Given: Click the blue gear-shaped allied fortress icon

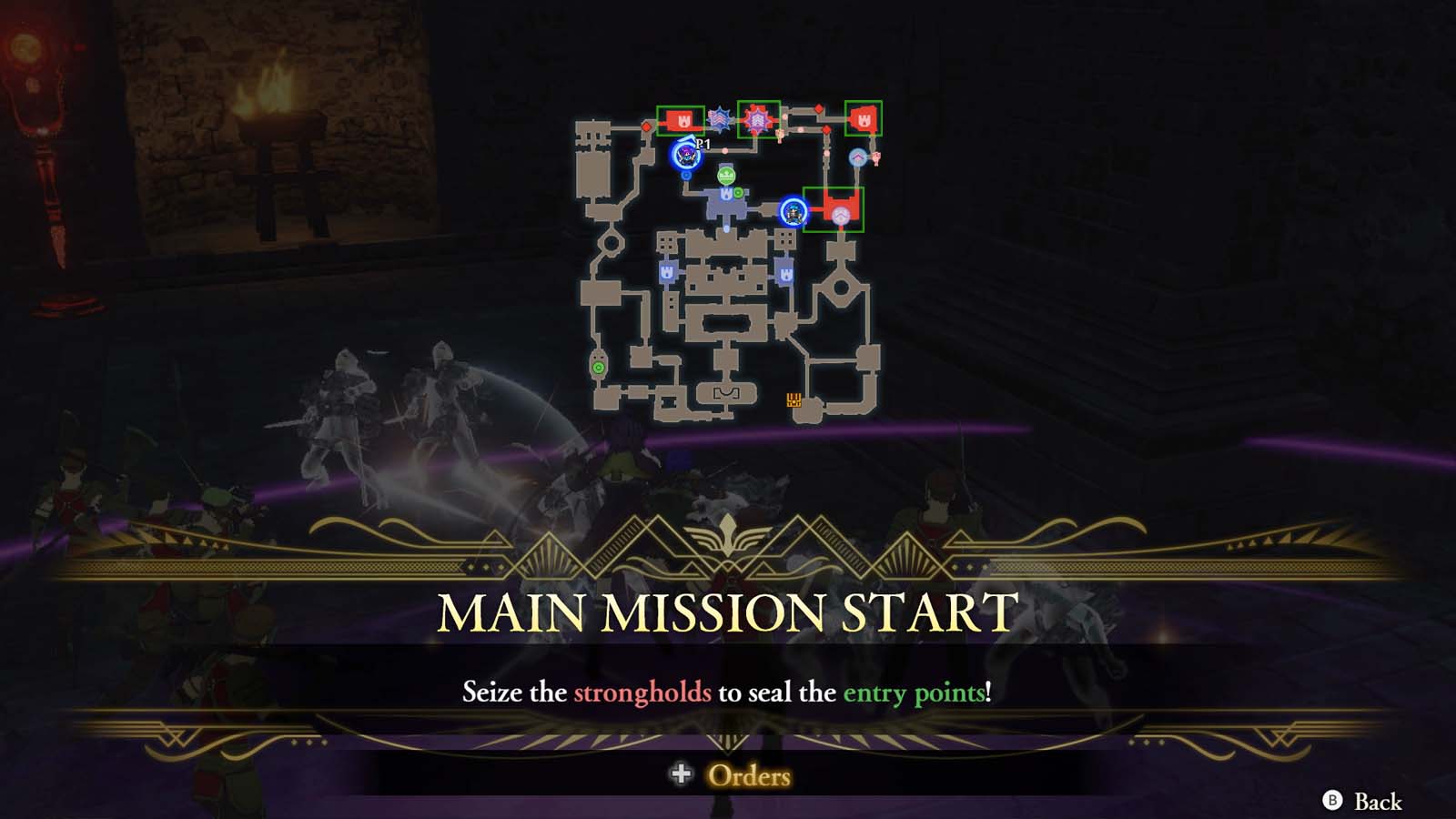Looking at the screenshot, I should 721,120.
